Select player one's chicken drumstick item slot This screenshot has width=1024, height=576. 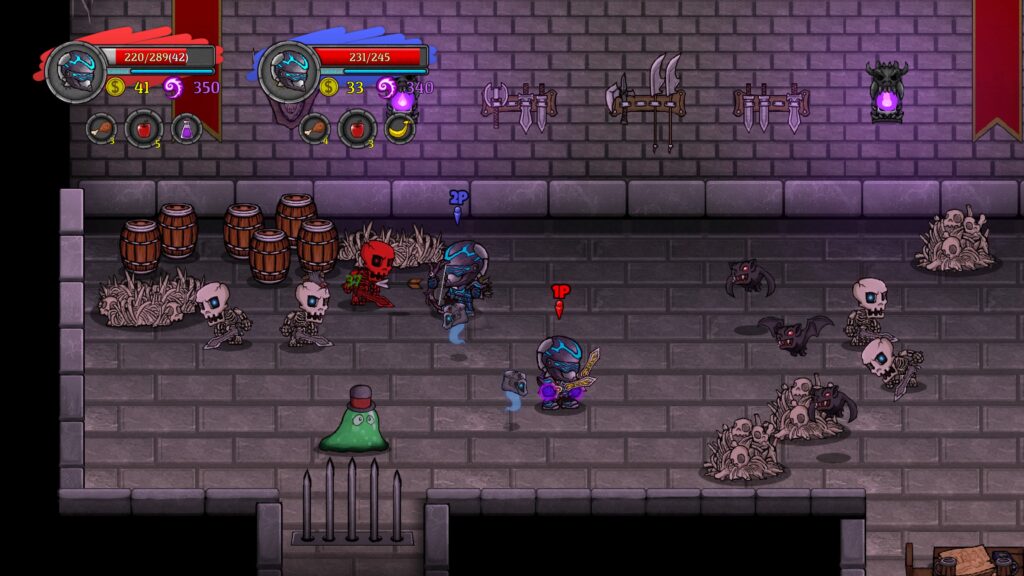101,128
